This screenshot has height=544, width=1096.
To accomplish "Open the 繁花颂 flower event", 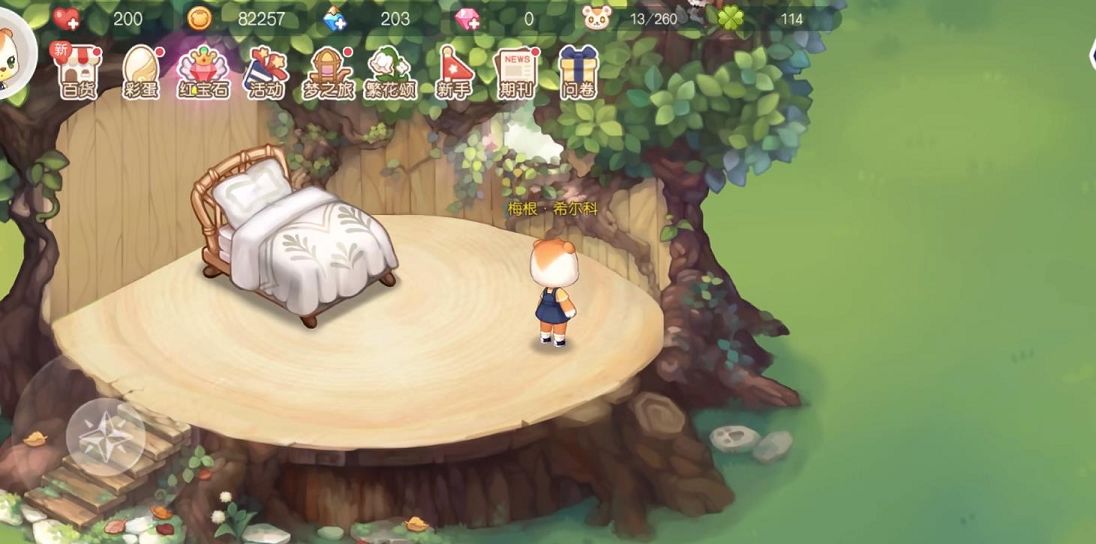I will (x=390, y=72).
